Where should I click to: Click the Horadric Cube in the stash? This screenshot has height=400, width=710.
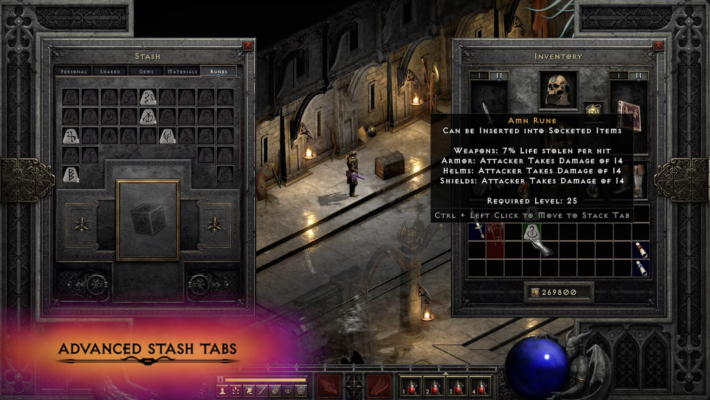147,218
